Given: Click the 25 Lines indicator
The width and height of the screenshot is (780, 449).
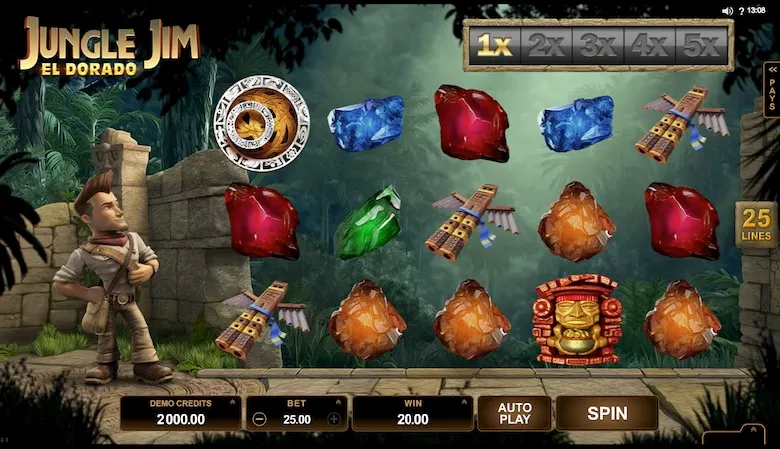Looking at the screenshot, I should point(757,225).
